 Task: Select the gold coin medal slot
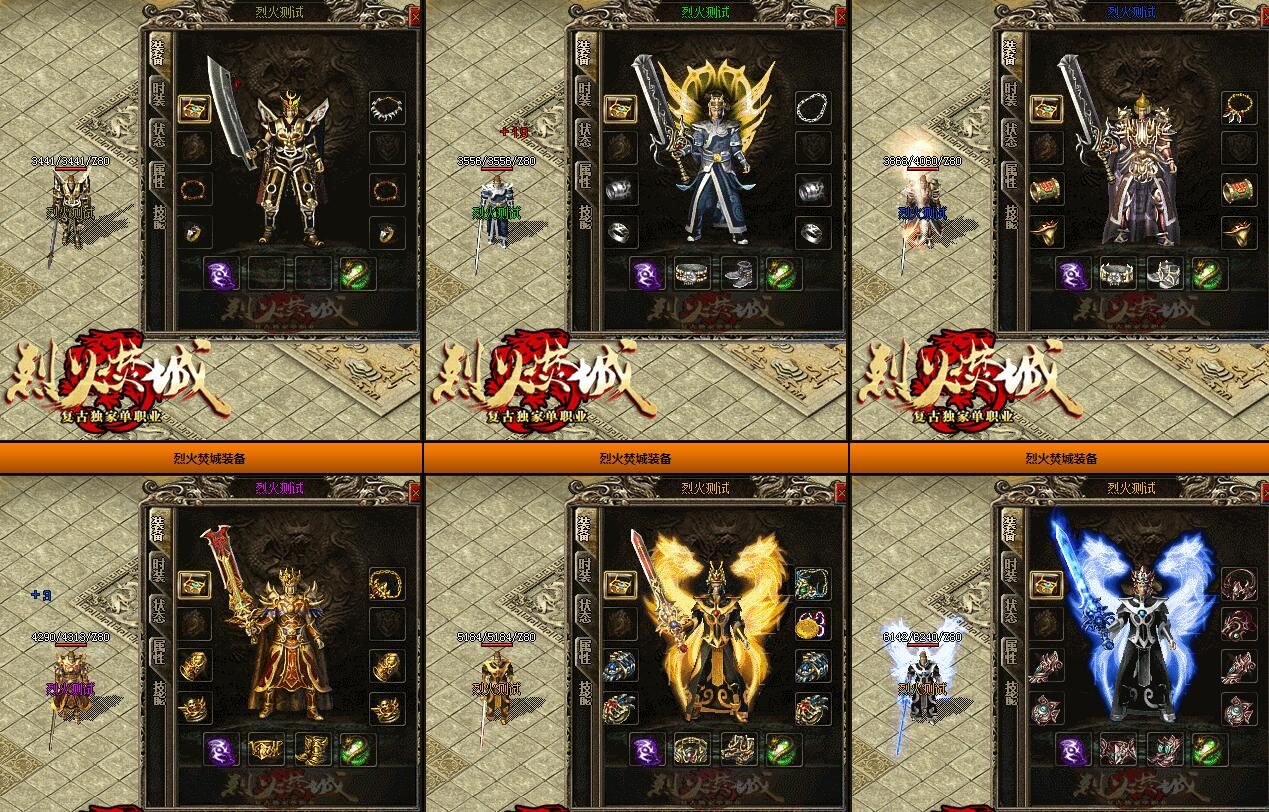(x=812, y=625)
